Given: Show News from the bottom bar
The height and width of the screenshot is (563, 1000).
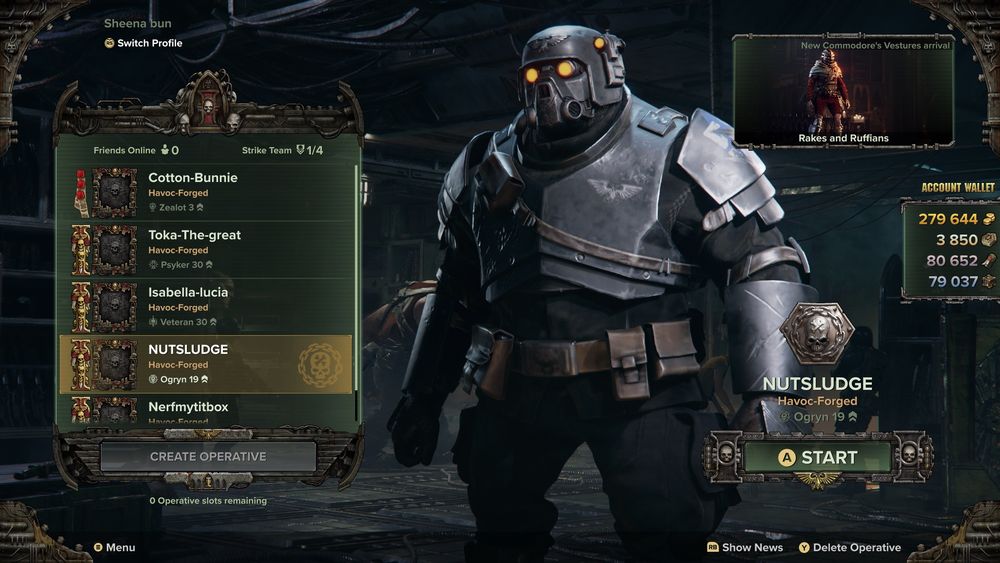Looking at the screenshot, I should (745, 547).
